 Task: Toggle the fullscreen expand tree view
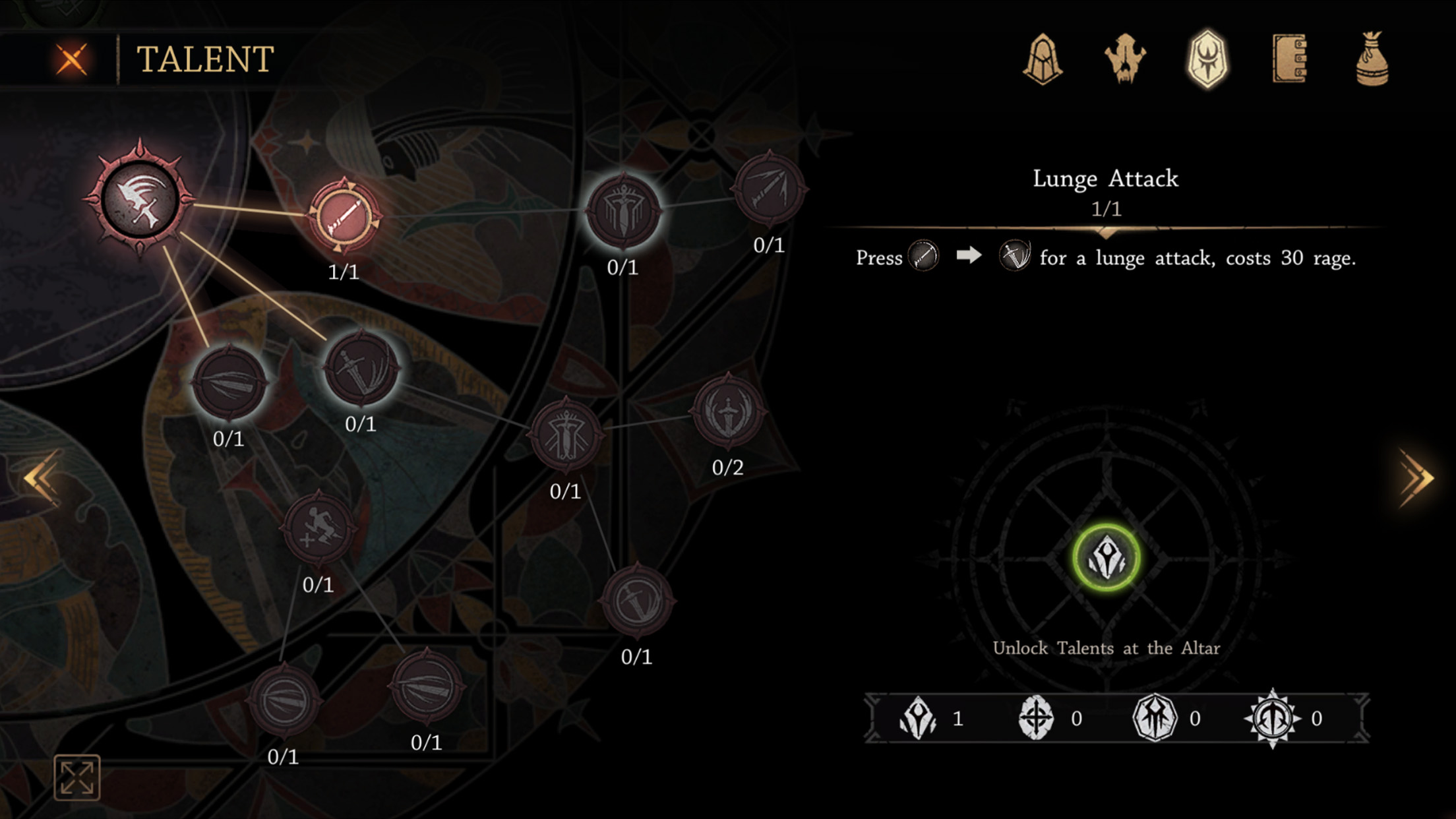pyautogui.click(x=77, y=777)
